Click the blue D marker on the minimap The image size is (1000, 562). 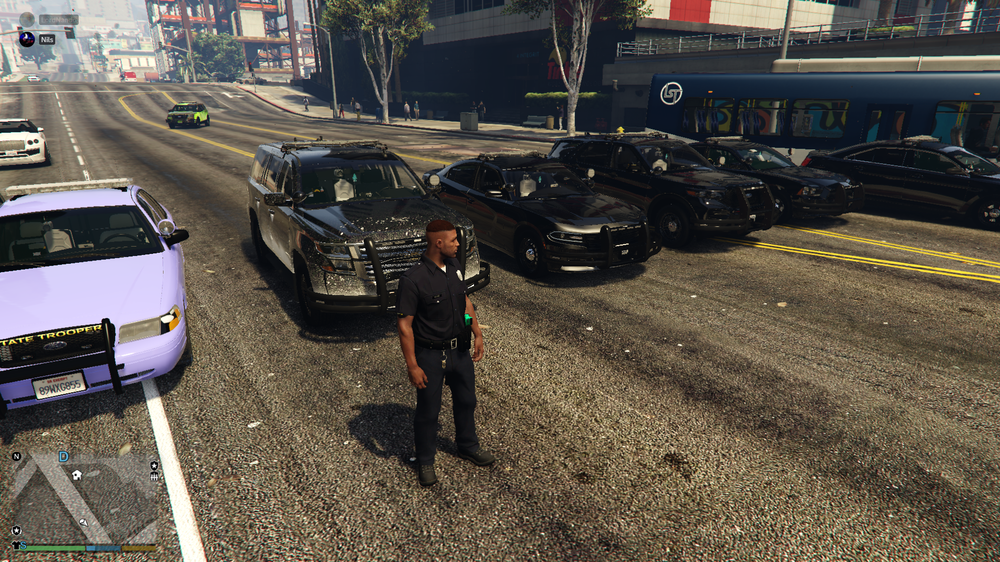coord(64,457)
